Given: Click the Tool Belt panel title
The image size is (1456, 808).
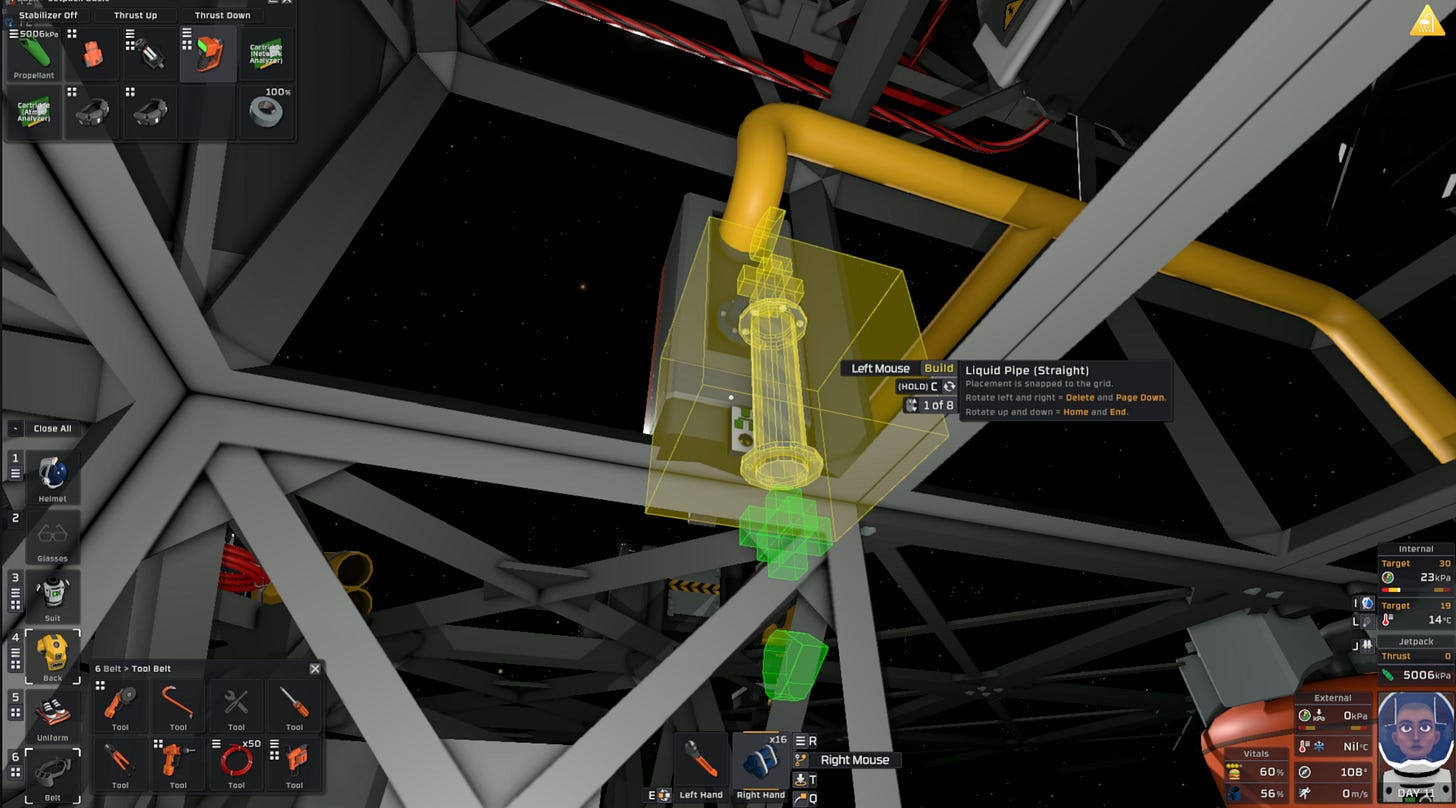Looking at the screenshot, I should [x=132, y=668].
